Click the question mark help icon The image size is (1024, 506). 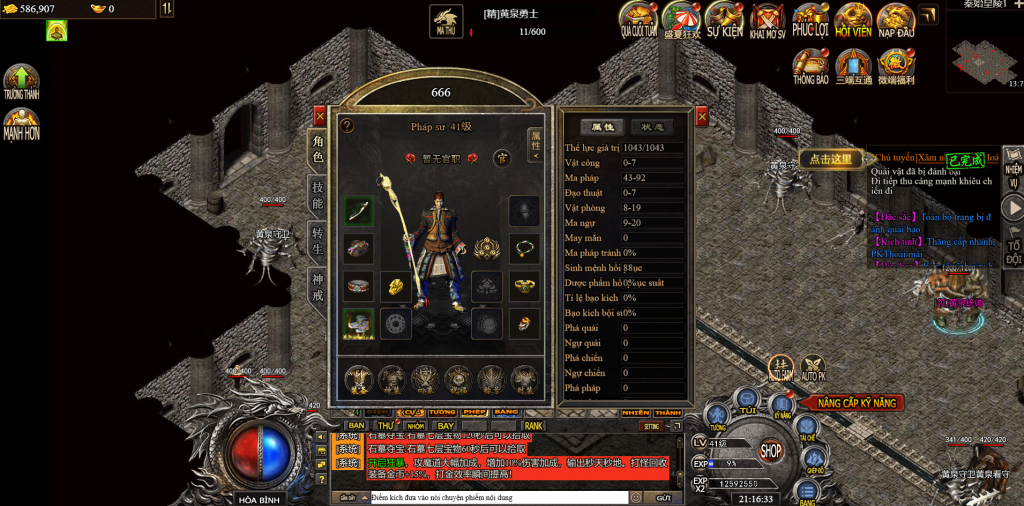coord(347,126)
